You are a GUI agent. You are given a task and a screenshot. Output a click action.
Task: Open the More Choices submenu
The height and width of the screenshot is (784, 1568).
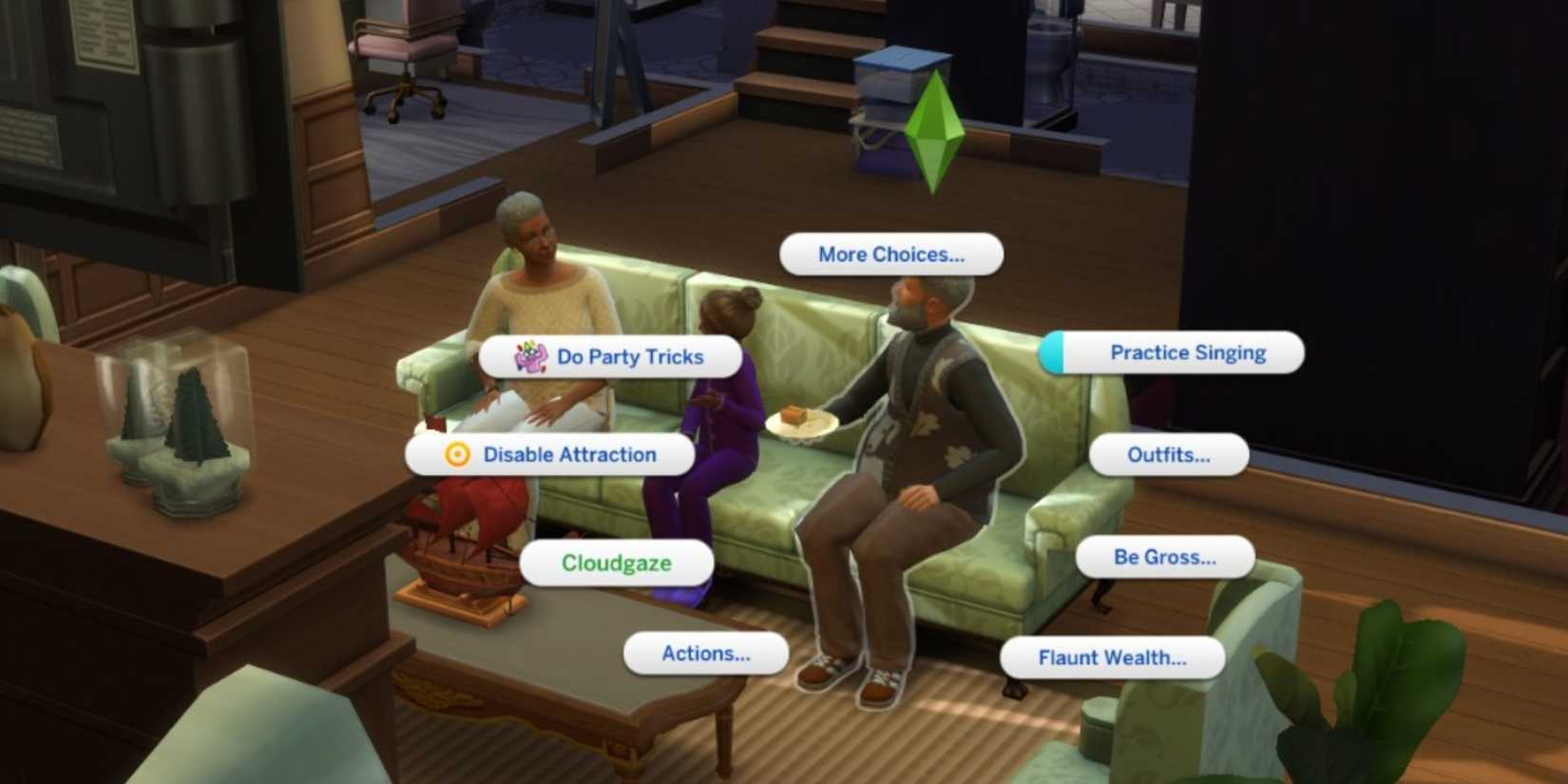pyautogui.click(x=889, y=254)
